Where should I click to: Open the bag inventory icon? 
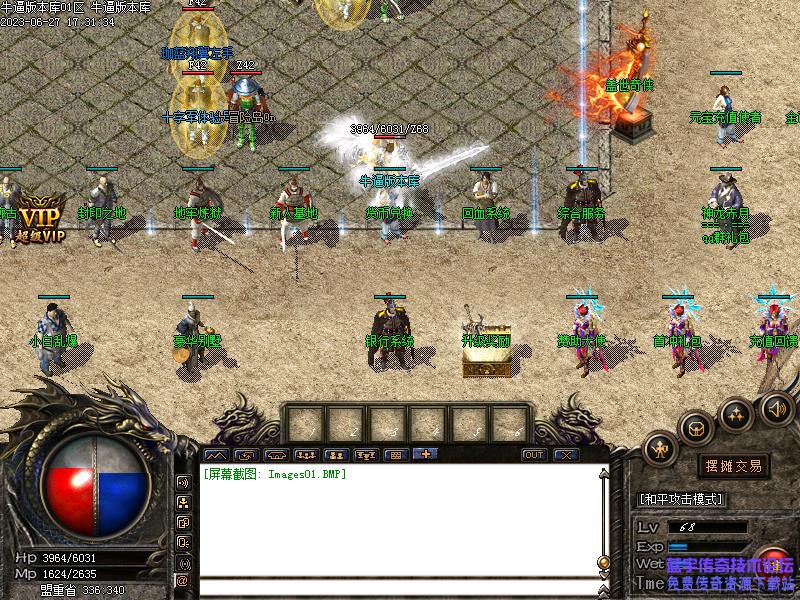696,429
